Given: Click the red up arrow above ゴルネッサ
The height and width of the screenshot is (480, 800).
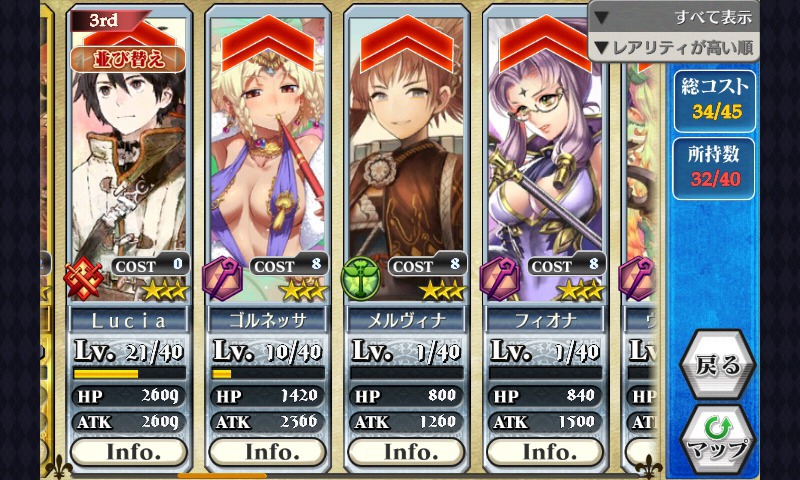Looking at the screenshot, I should click(267, 42).
